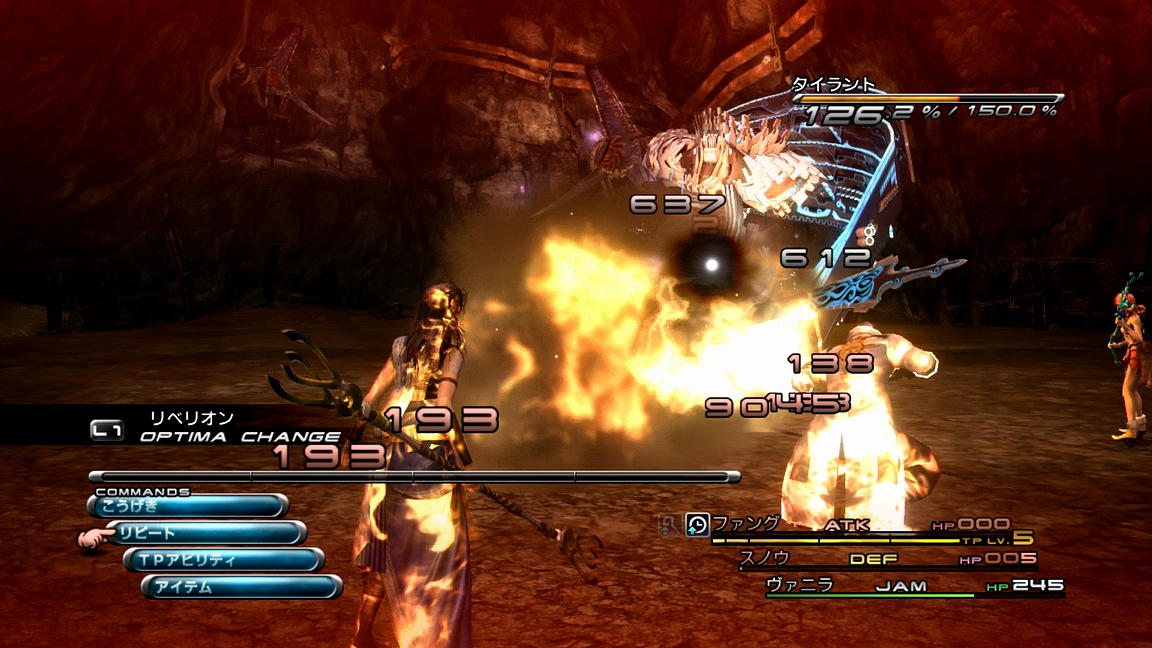The height and width of the screenshot is (648, 1152).
Task: Open the アイテム item command
Action: (x=241, y=587)
